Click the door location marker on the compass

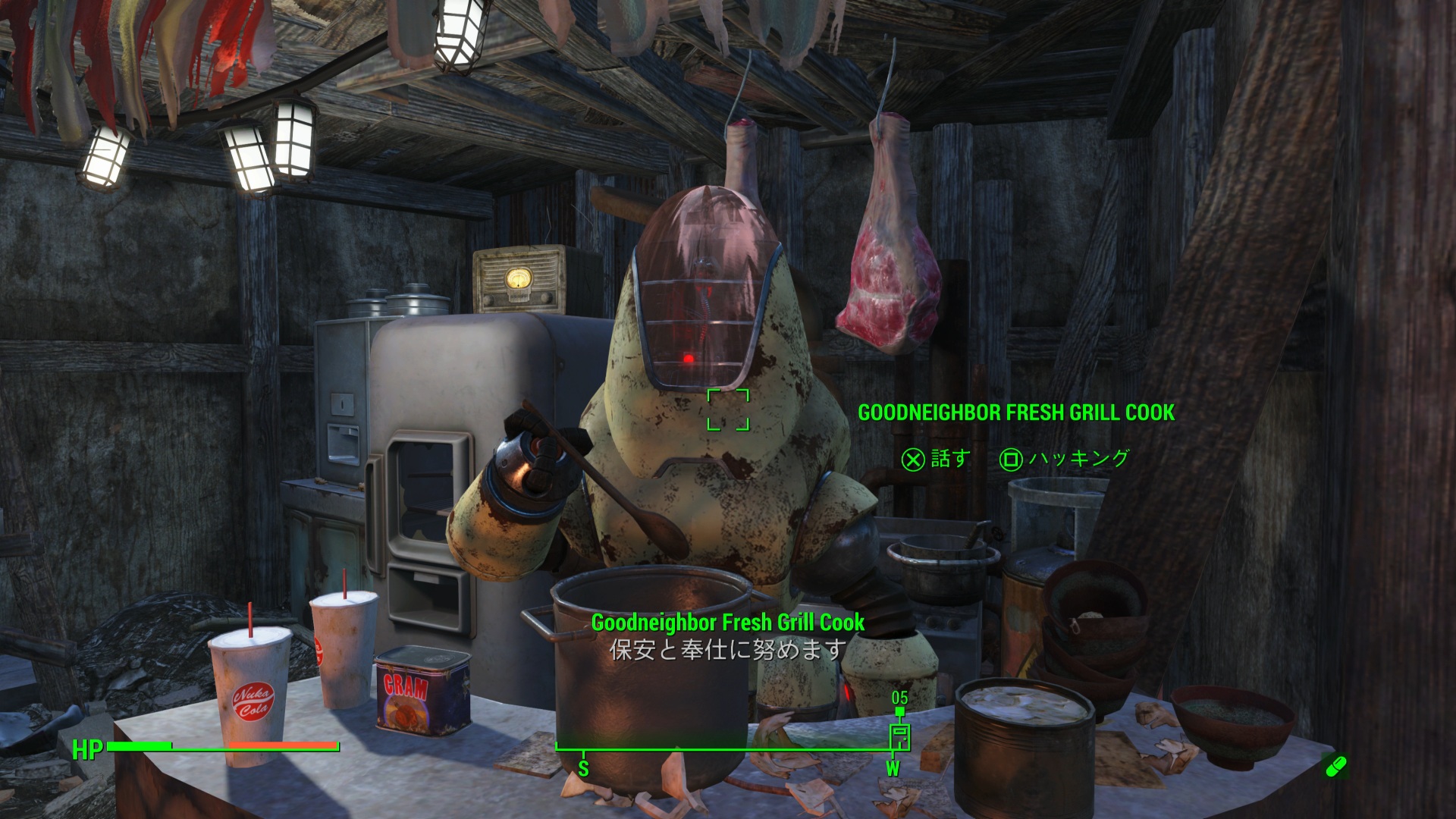click(x=899, y=736)
